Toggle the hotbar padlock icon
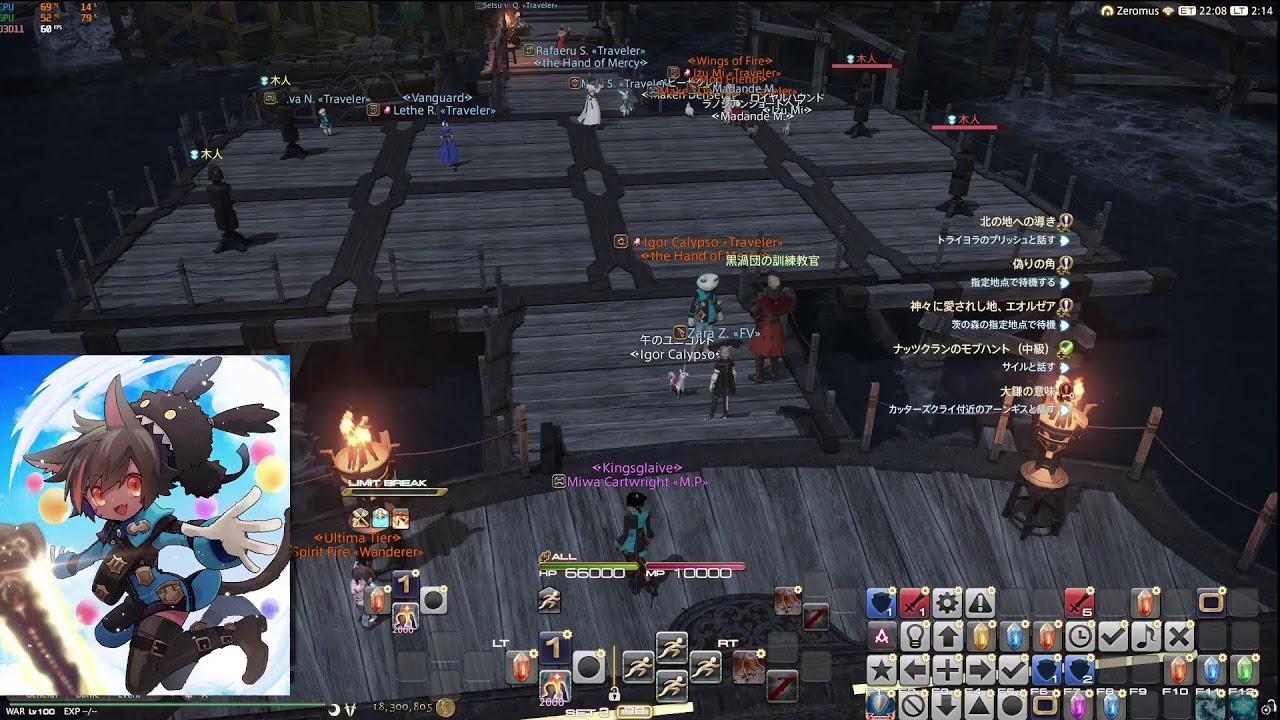This screenshot has height=720, width=1280. (x=613, y=694)
